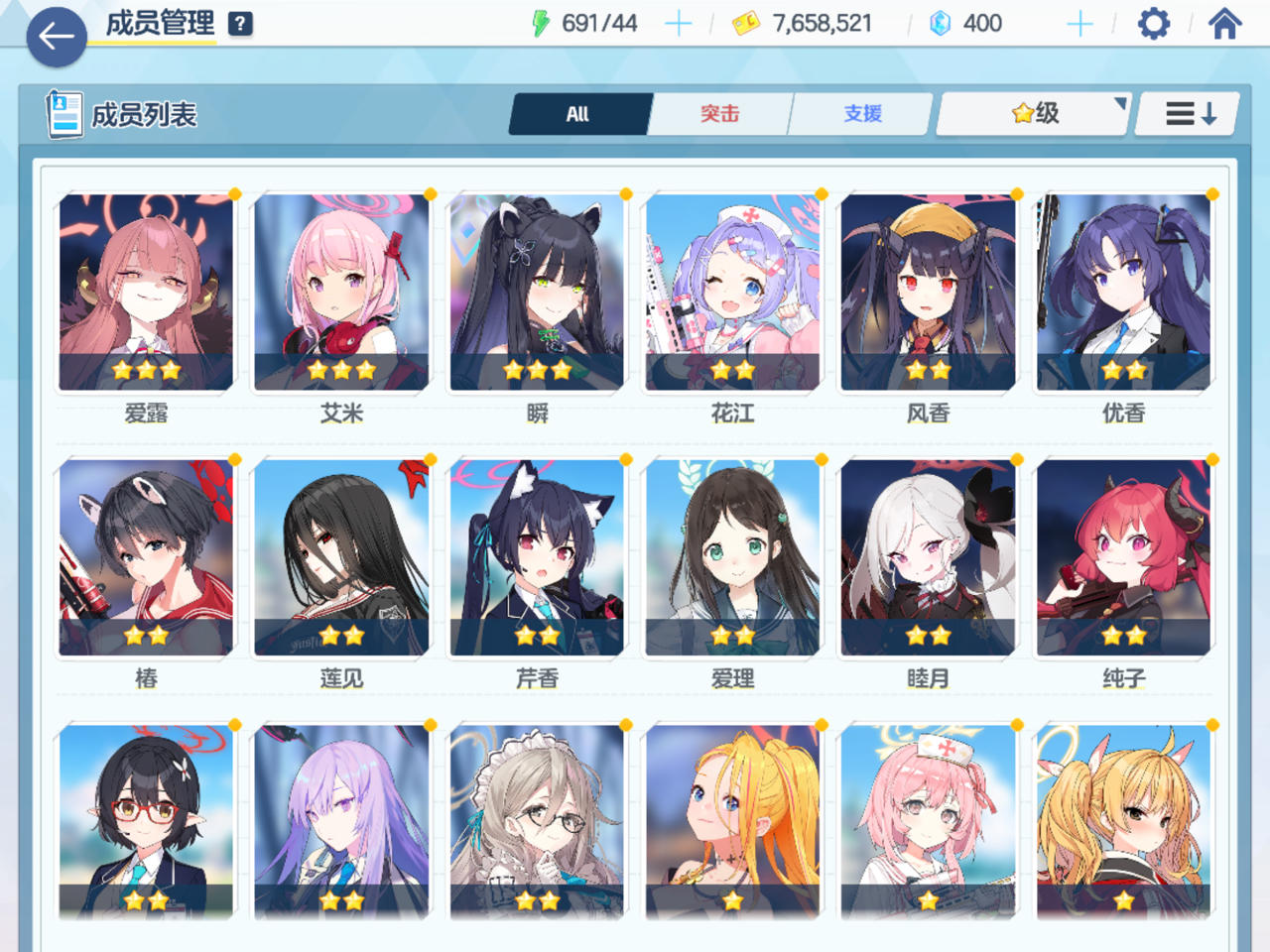
Task: Open 优香's character card
Action: [x=1124, y=293]
